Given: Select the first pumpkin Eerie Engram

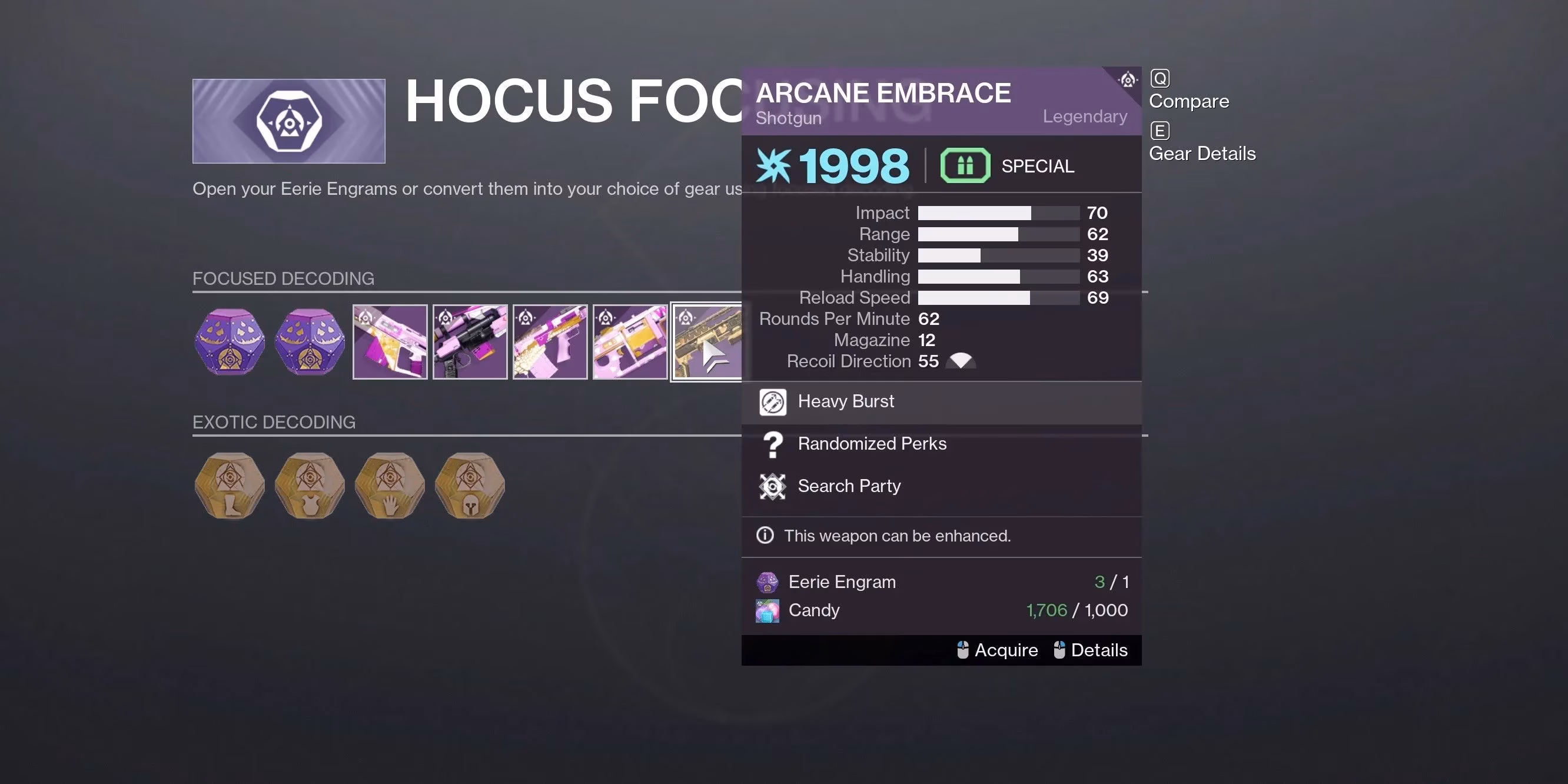Looking at the screenshot, I should [x=230, y=341].
